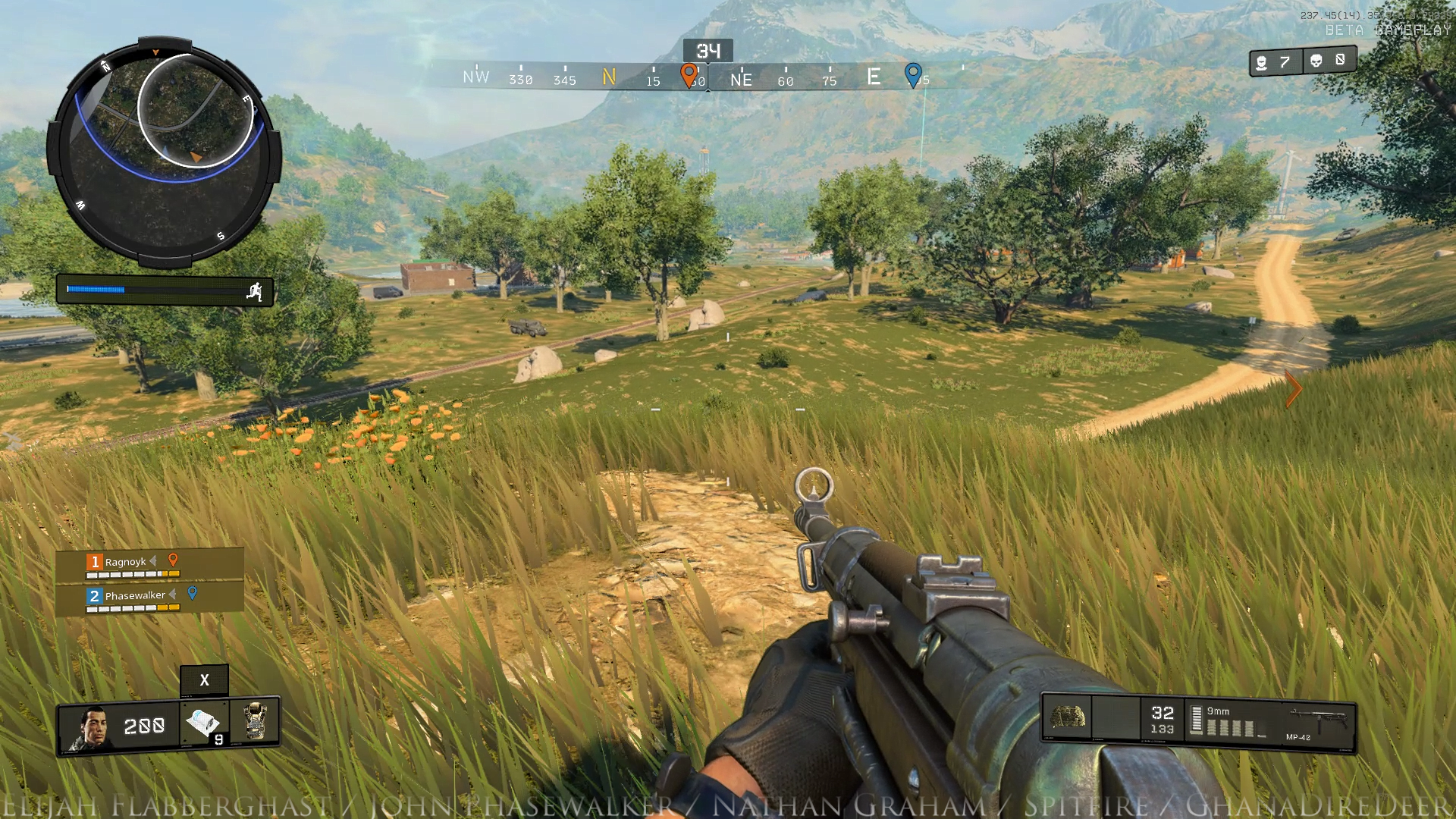The width and height of the screenshot is (1456, 819).
Task: Click the players remaining icon
Action: tap(1261, 63)
